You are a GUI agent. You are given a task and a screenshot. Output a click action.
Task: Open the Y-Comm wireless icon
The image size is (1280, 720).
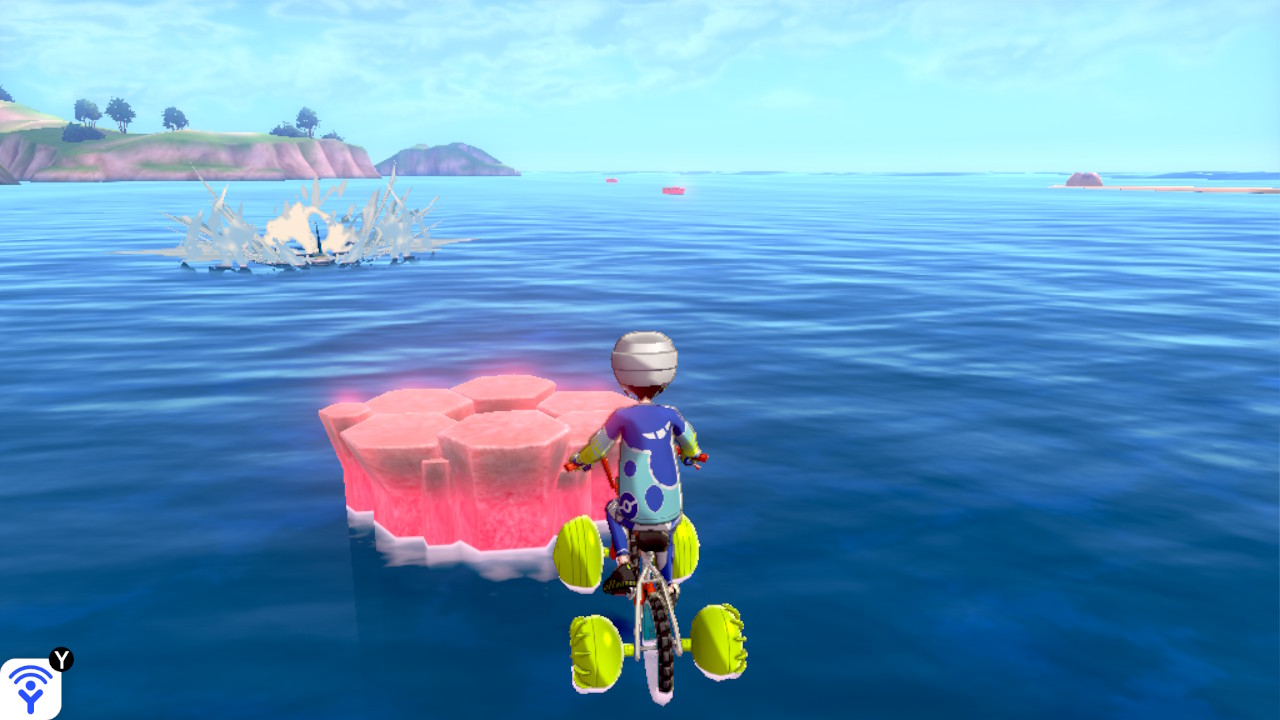click(30, 688)
